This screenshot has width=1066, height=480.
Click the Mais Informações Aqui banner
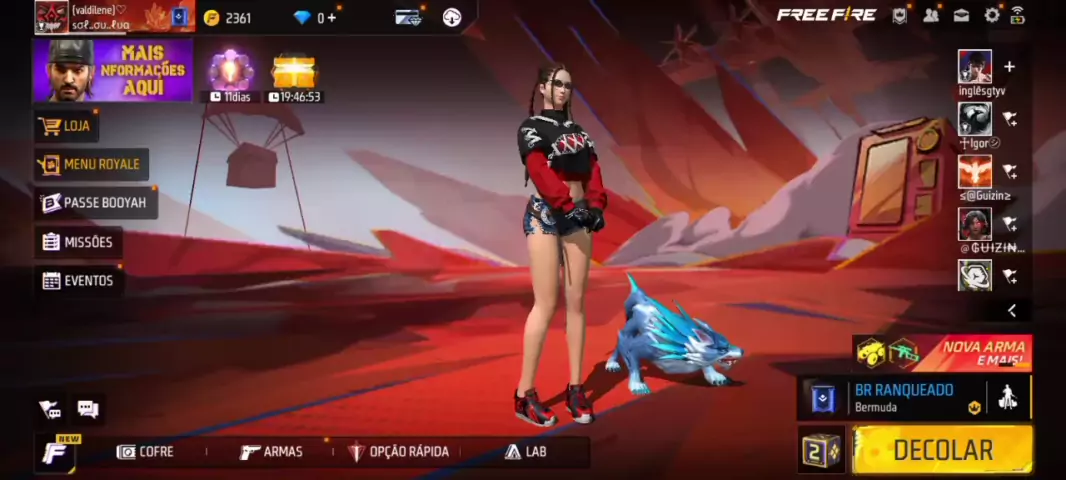click(x=112, y=70)
